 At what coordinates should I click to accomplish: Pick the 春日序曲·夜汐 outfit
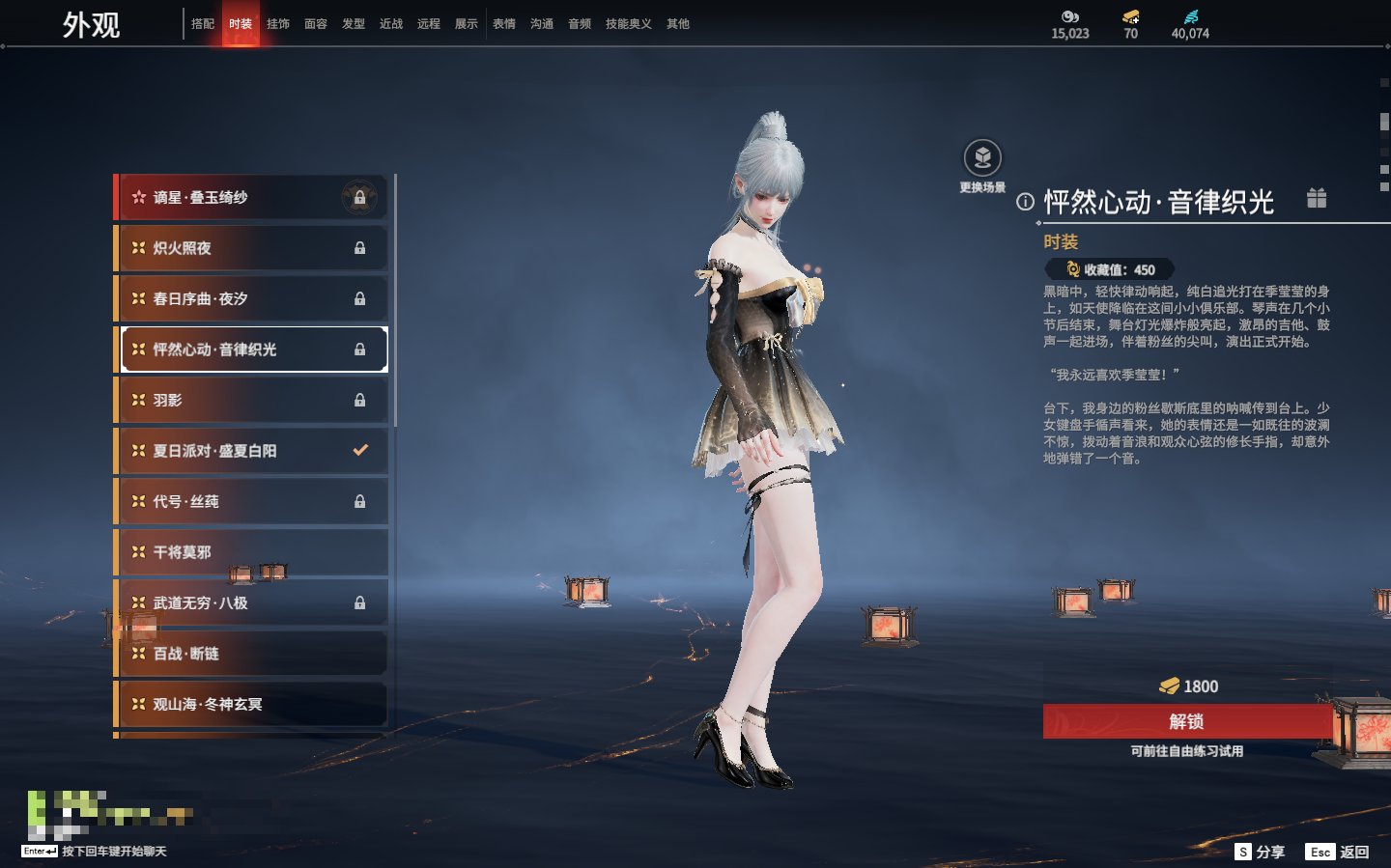(x=251, y=299)
